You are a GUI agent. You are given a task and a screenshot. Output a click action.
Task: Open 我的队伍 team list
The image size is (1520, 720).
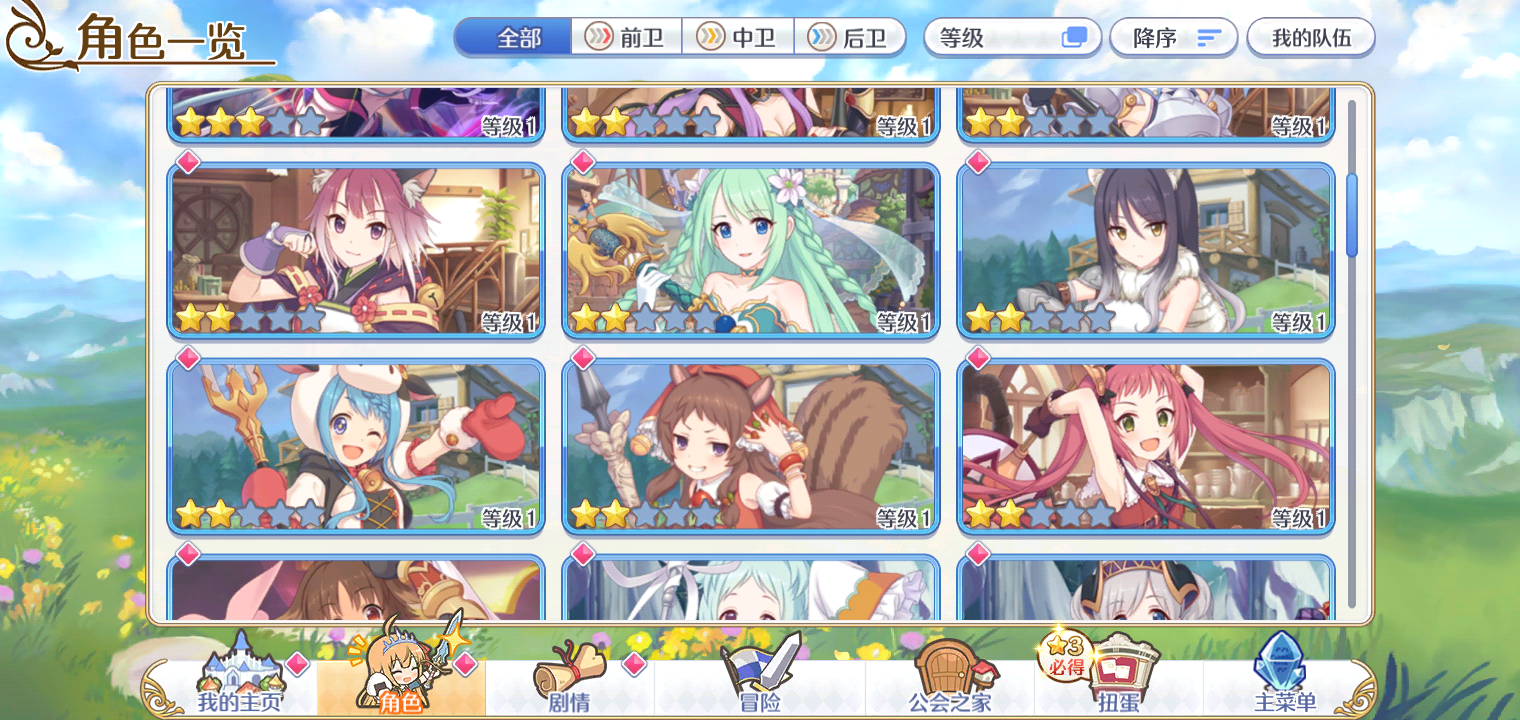coord(1311,37)
